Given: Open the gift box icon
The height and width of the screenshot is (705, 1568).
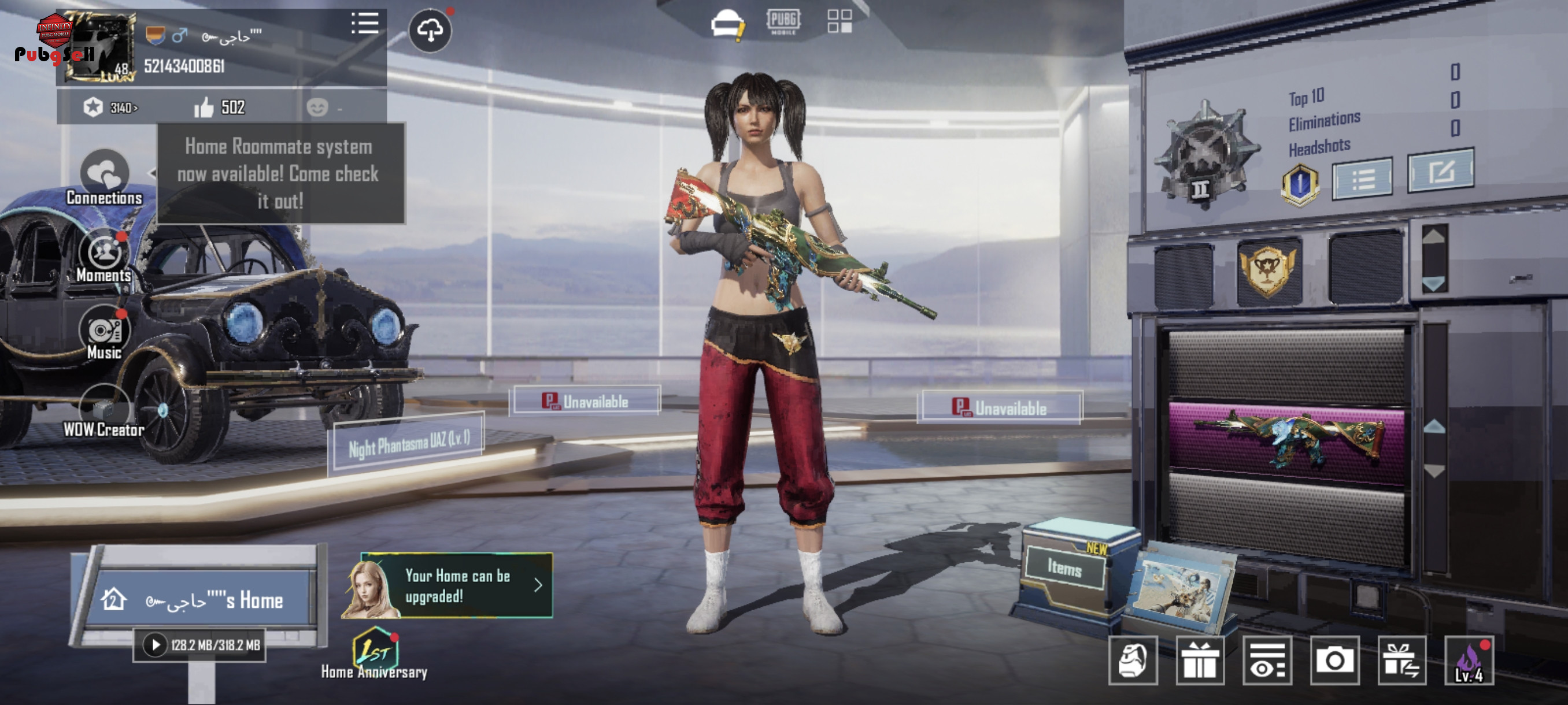Looking at the screenshot, I should pyautogui.click(x=1200, y=660).
